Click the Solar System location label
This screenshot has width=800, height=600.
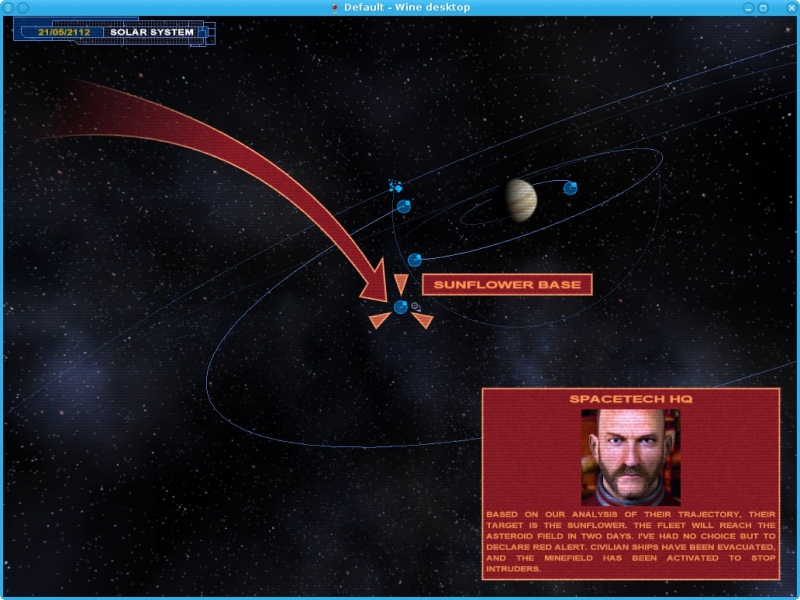152,32
